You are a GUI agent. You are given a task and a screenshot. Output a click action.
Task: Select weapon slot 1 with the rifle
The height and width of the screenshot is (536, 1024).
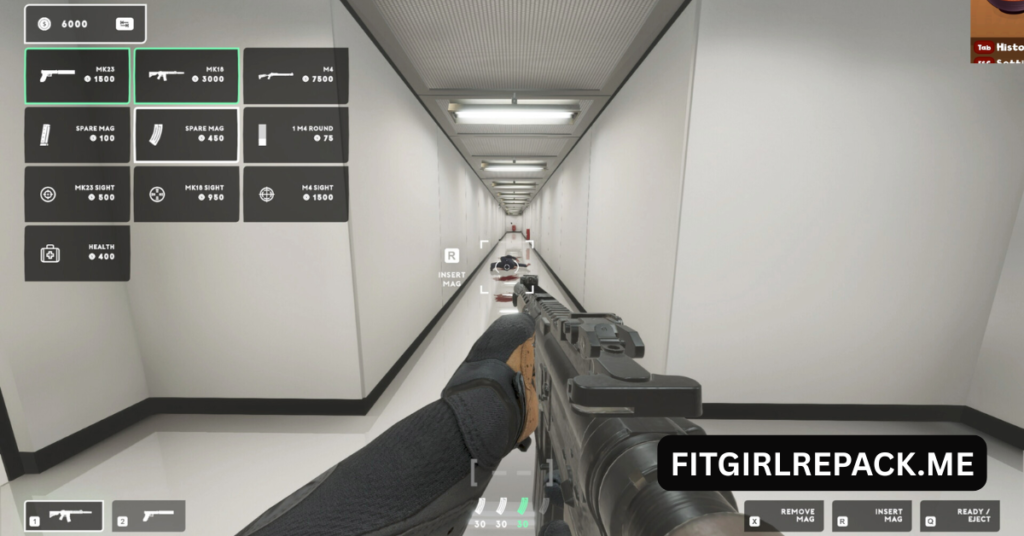click(x=64, y=516)
